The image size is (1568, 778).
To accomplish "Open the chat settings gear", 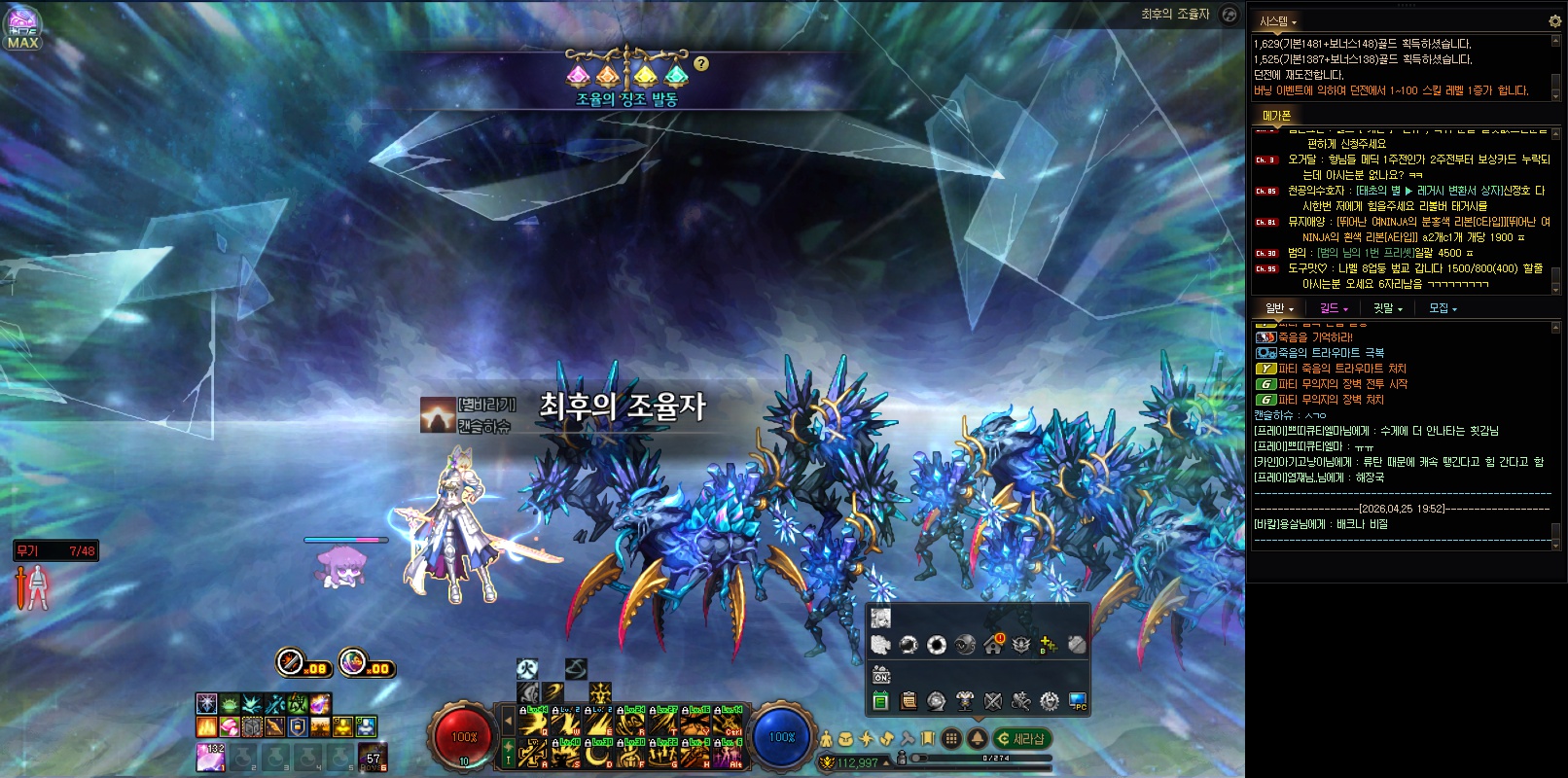I will point(1553,20).
